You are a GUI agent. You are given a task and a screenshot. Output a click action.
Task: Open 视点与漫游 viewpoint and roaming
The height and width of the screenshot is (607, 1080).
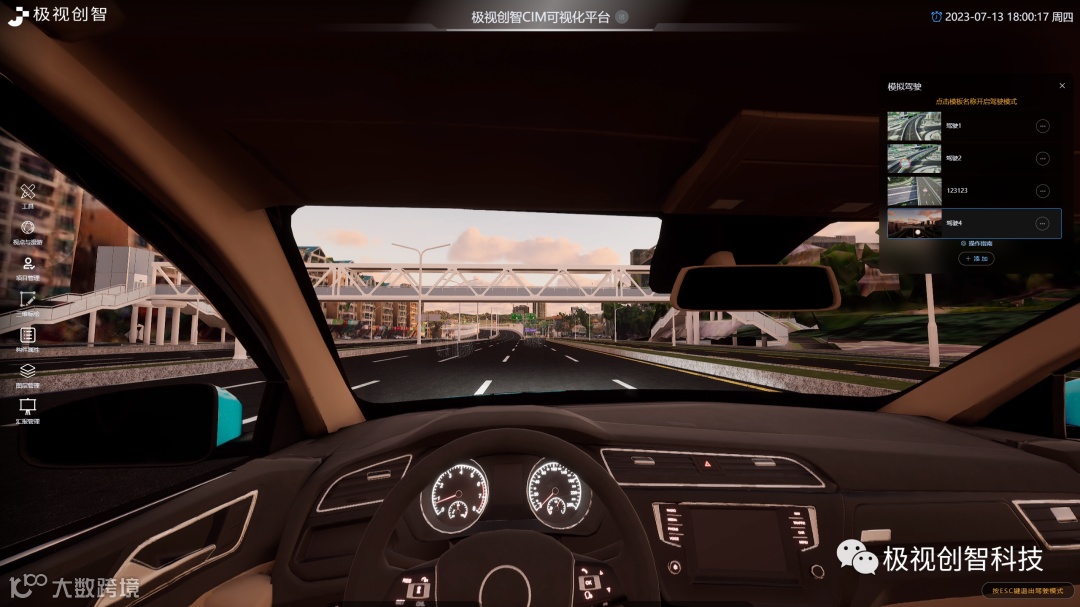tap(28, 229)
